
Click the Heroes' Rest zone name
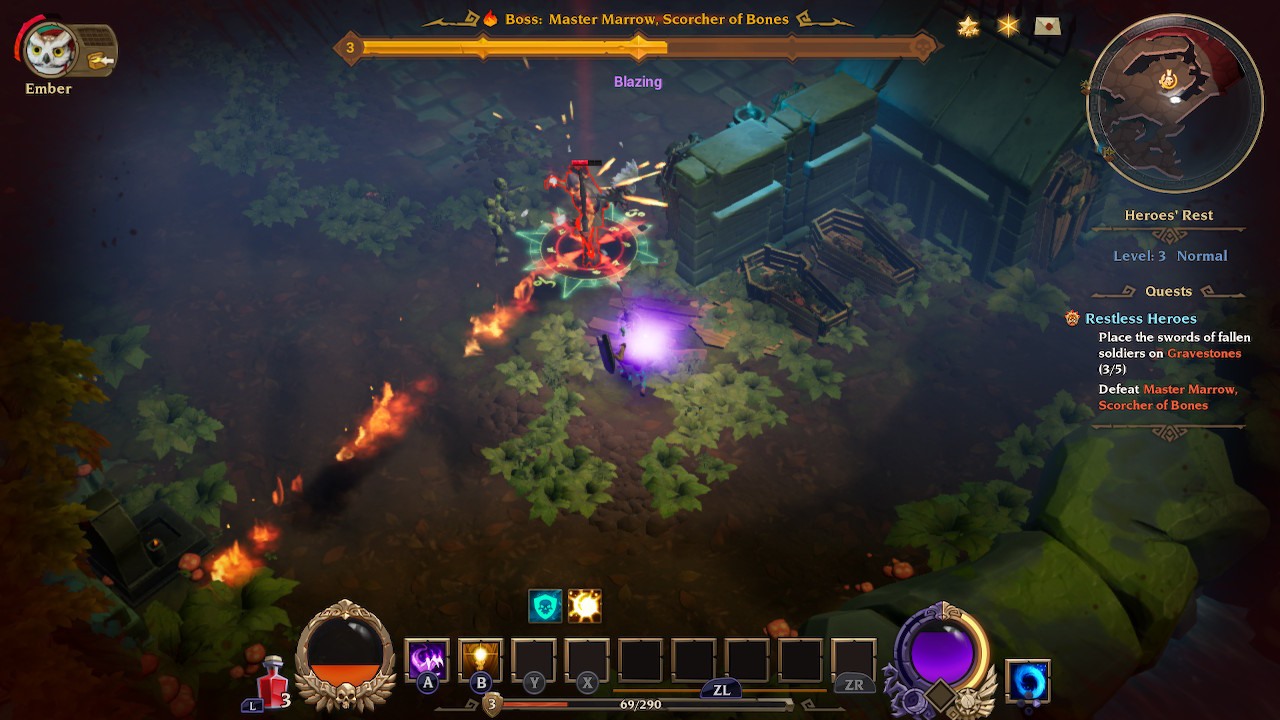click(1168, 215)
